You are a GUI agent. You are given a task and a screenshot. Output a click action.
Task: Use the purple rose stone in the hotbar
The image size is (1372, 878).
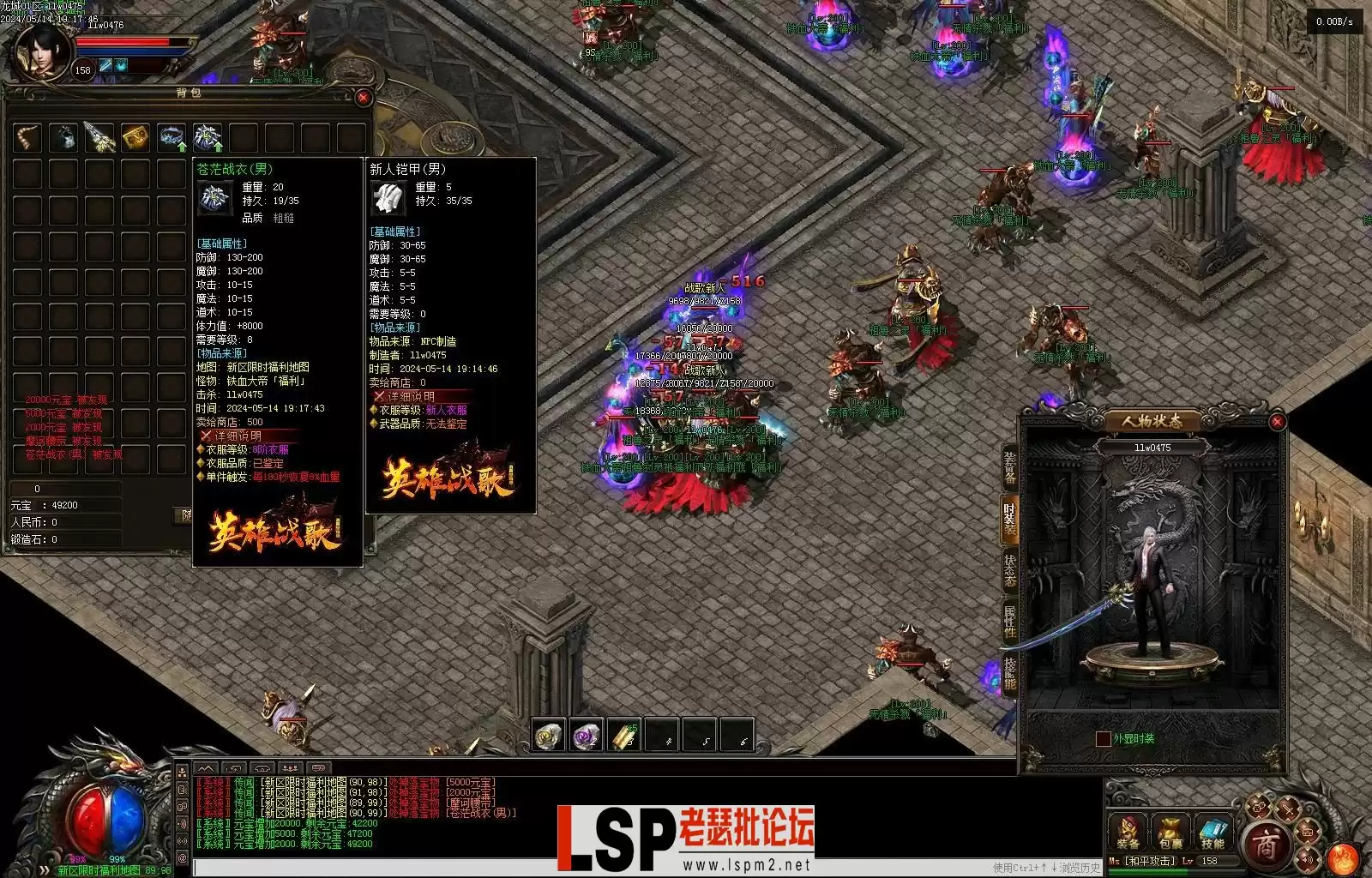(x=587, y=736)
